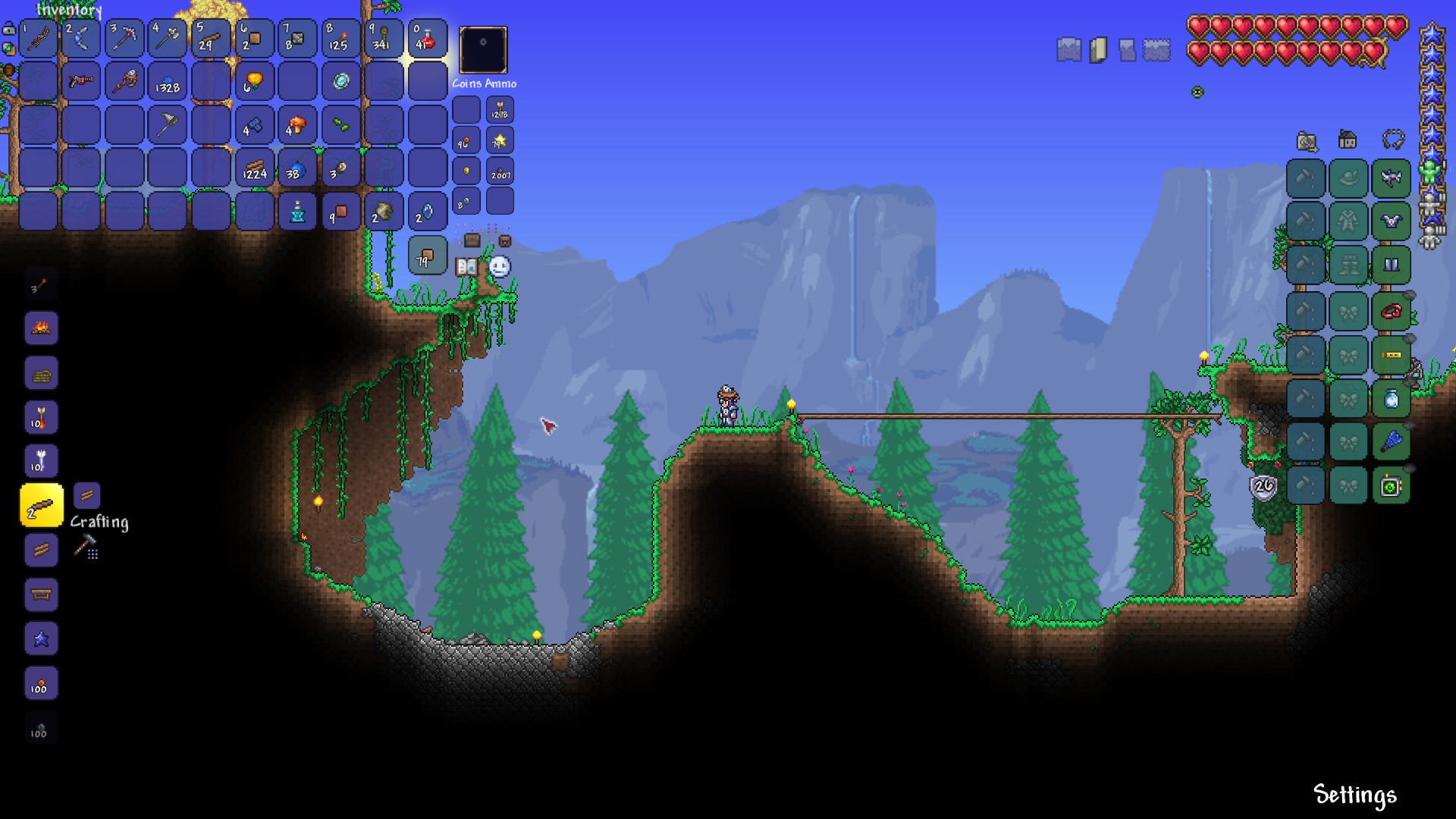The image size is (1456, 819).
Task: Open the emote face bubble icon
Action: click(499, 266)
